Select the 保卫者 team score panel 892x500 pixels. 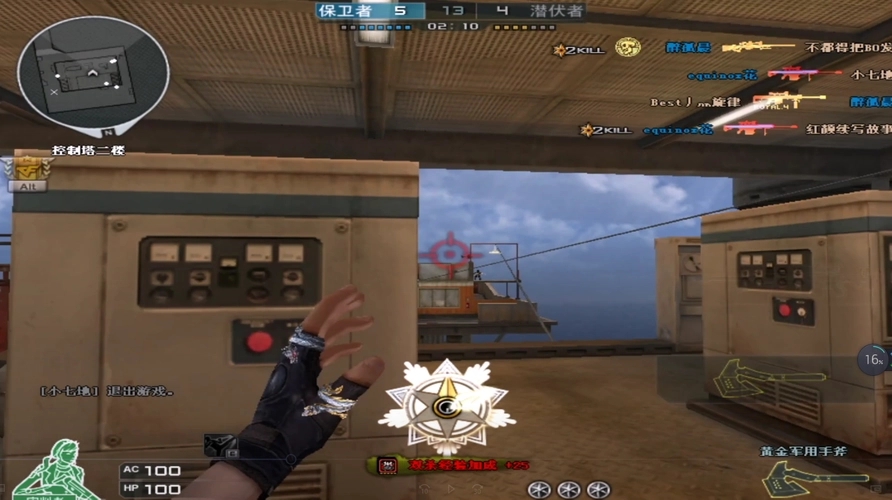point(369,11)
